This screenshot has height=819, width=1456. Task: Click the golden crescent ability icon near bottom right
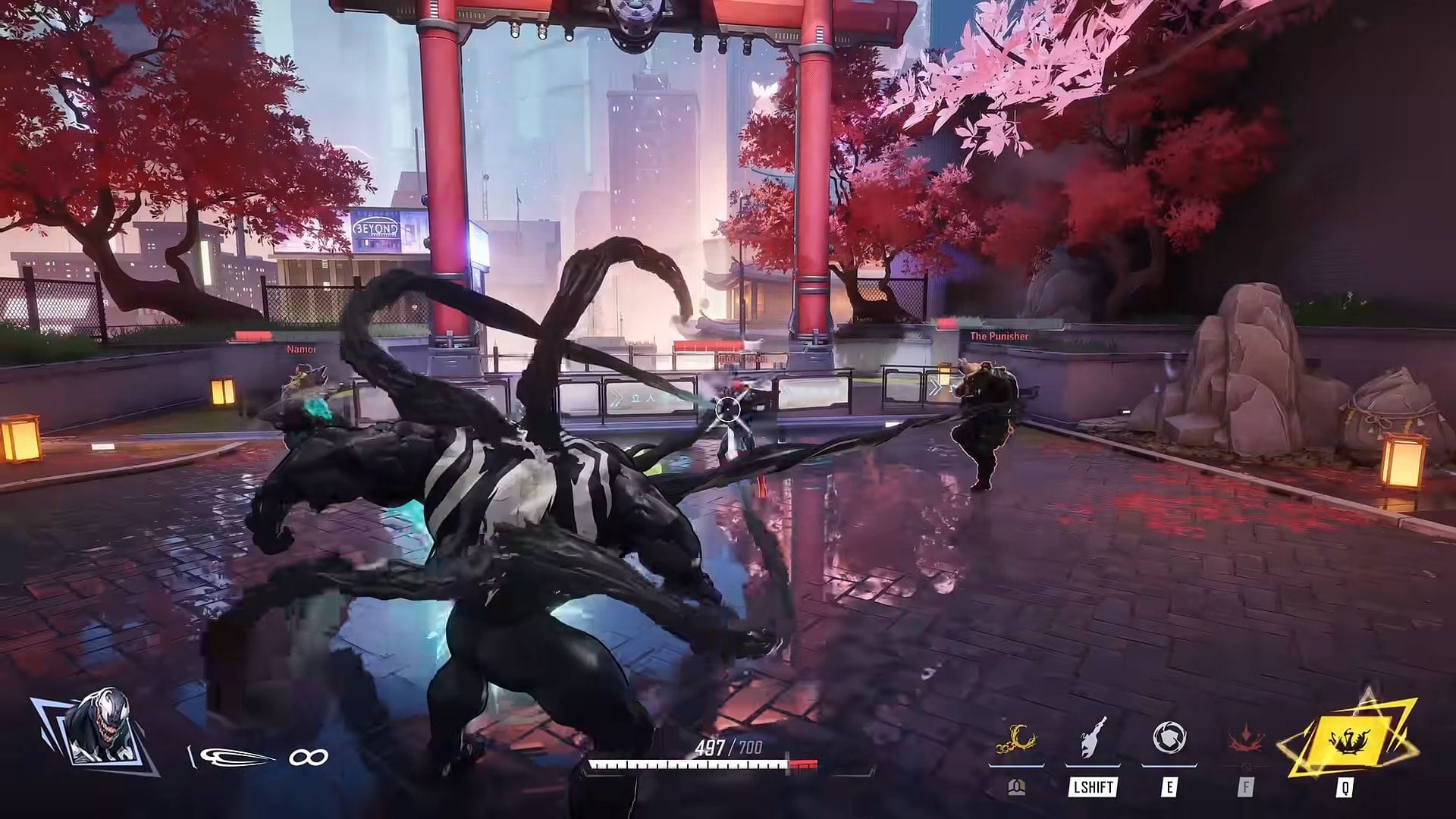1016,741
